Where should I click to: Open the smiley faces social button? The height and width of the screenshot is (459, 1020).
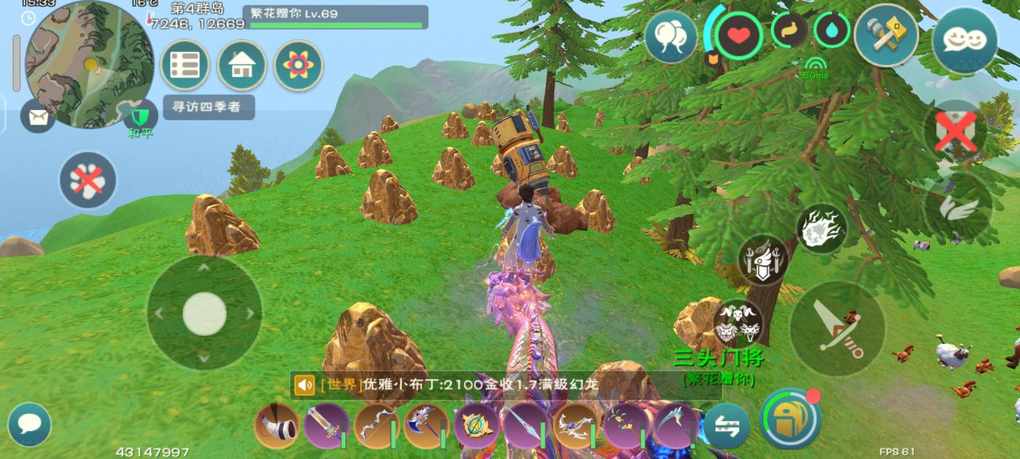point(957,39)
